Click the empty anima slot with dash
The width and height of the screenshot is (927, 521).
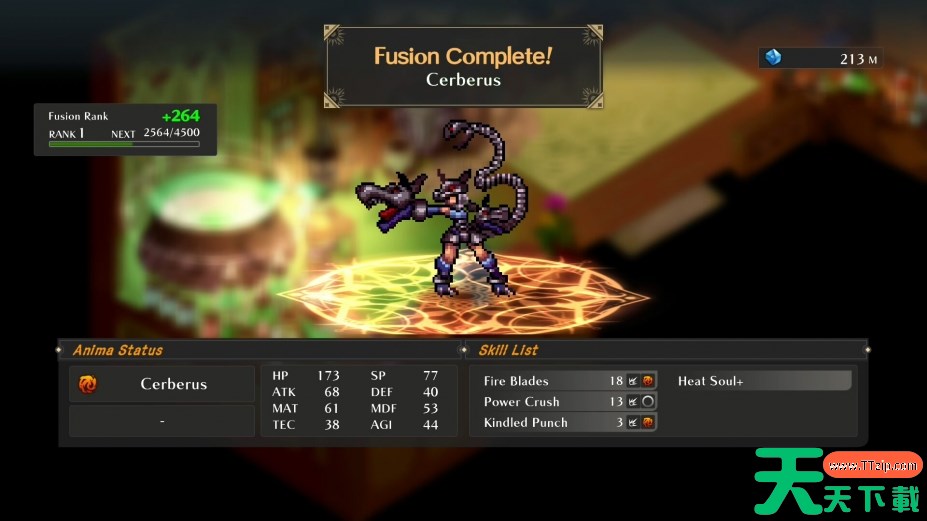162,421
